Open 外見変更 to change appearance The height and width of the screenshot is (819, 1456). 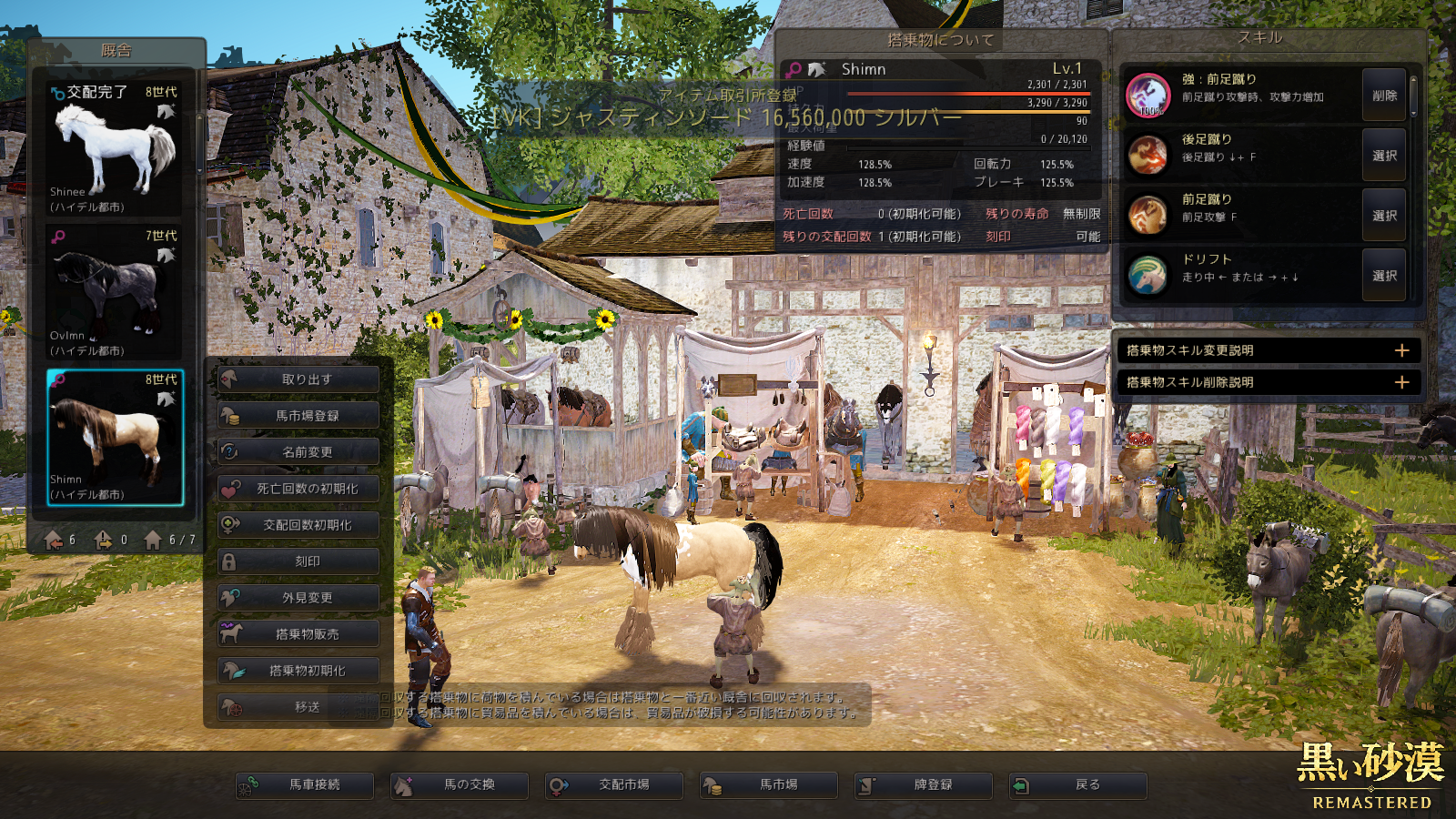point(298,598)
